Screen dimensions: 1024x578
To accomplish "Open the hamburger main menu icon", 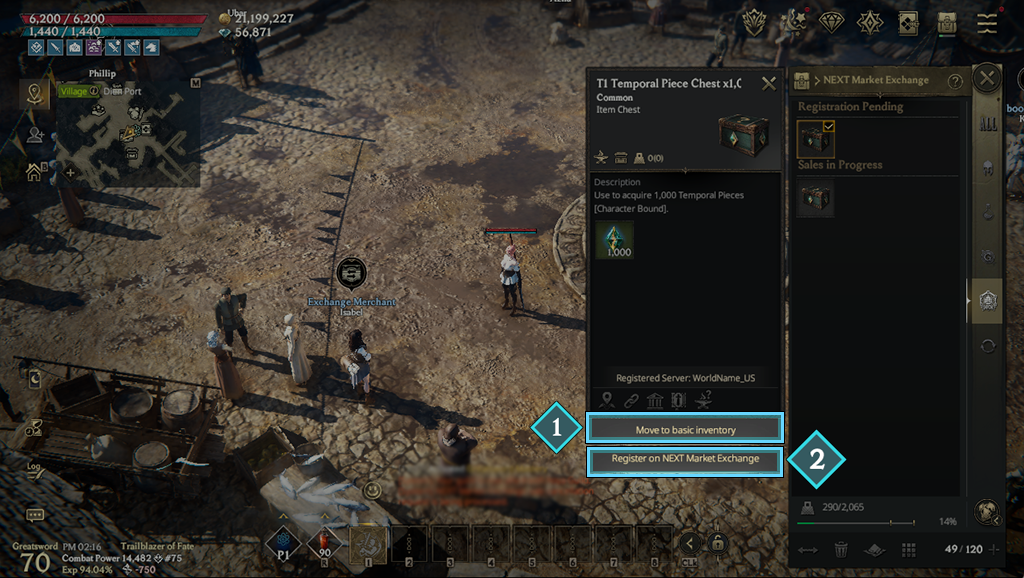I will (x=987, y=24).
